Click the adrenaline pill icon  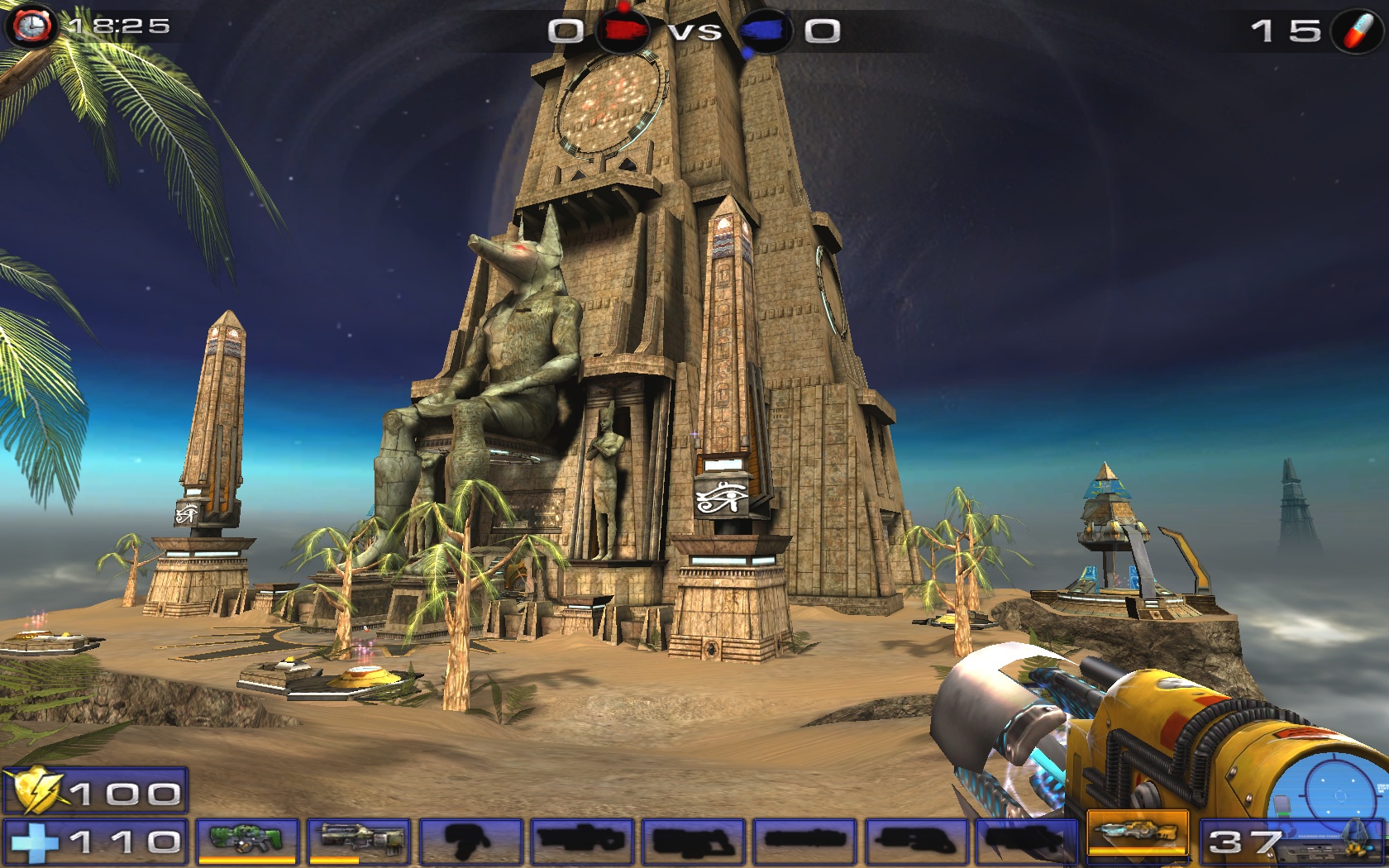pos(1358,31)
